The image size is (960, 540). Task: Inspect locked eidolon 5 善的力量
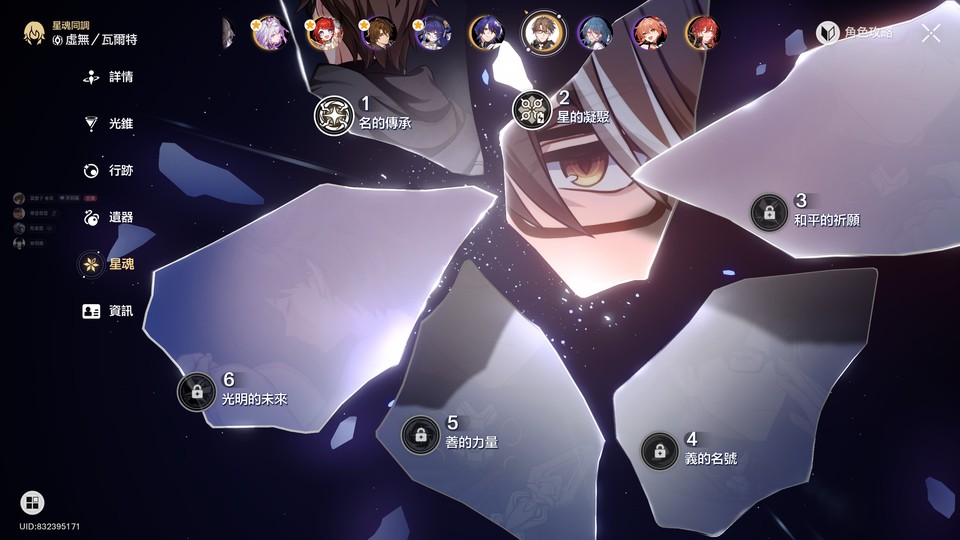coord(421,434)
